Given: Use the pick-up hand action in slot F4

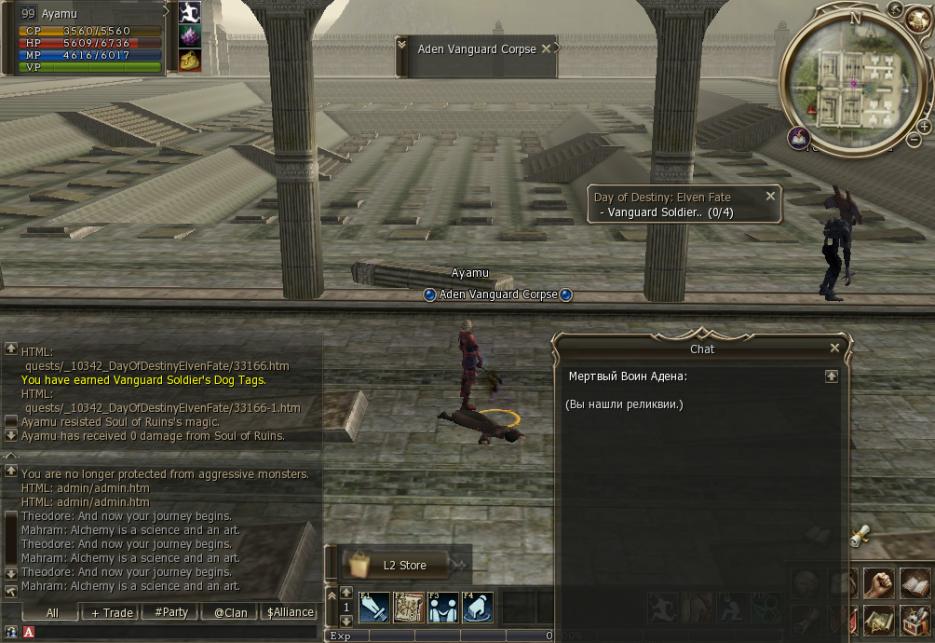Looking at the screenshot, I should tap(477, 607).
